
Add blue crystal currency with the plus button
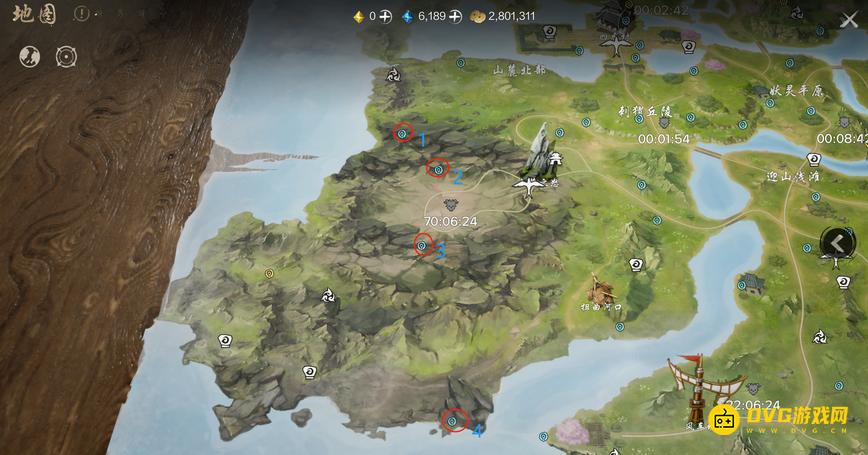(455, 16)
